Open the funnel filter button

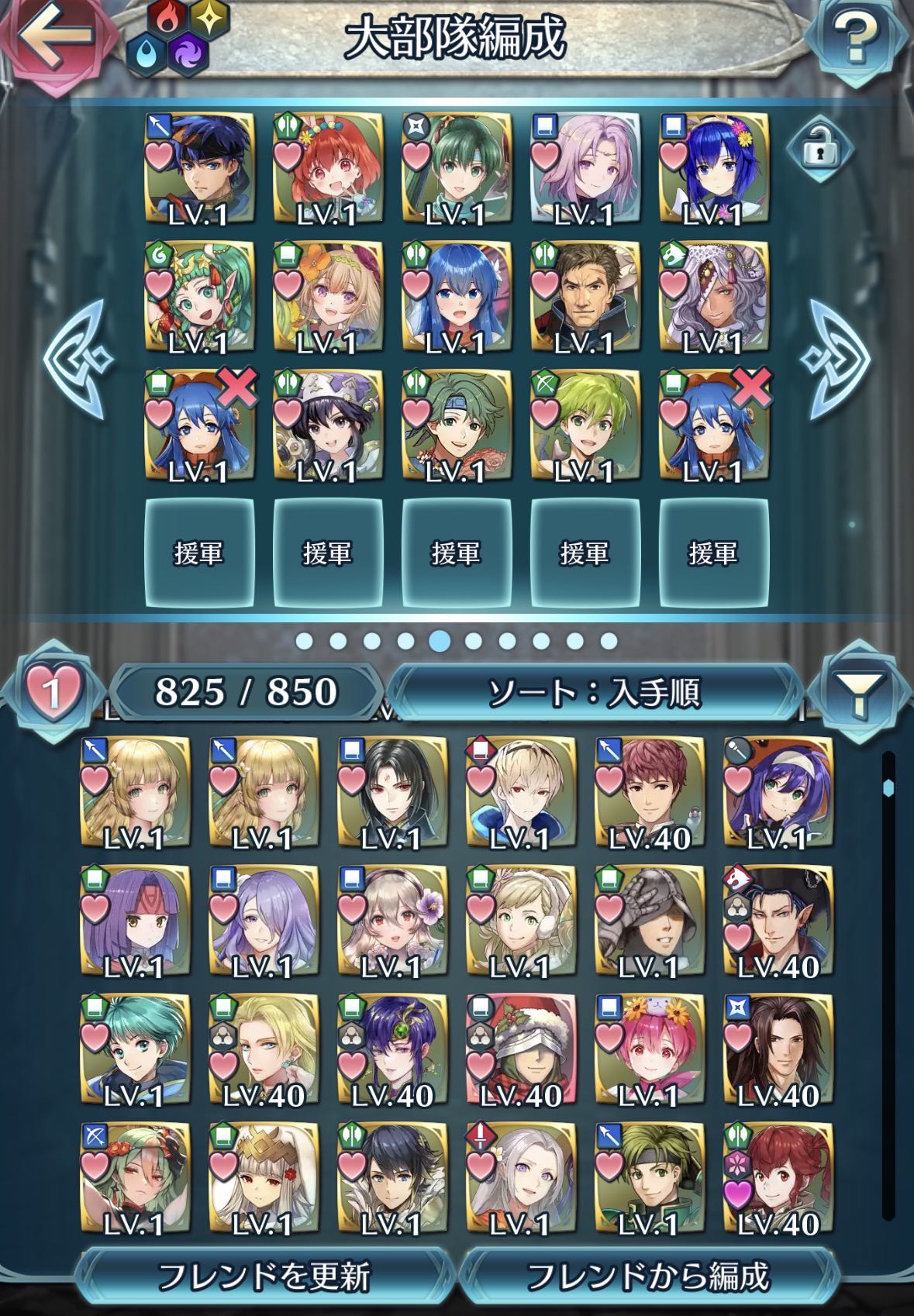click(860, 691)
